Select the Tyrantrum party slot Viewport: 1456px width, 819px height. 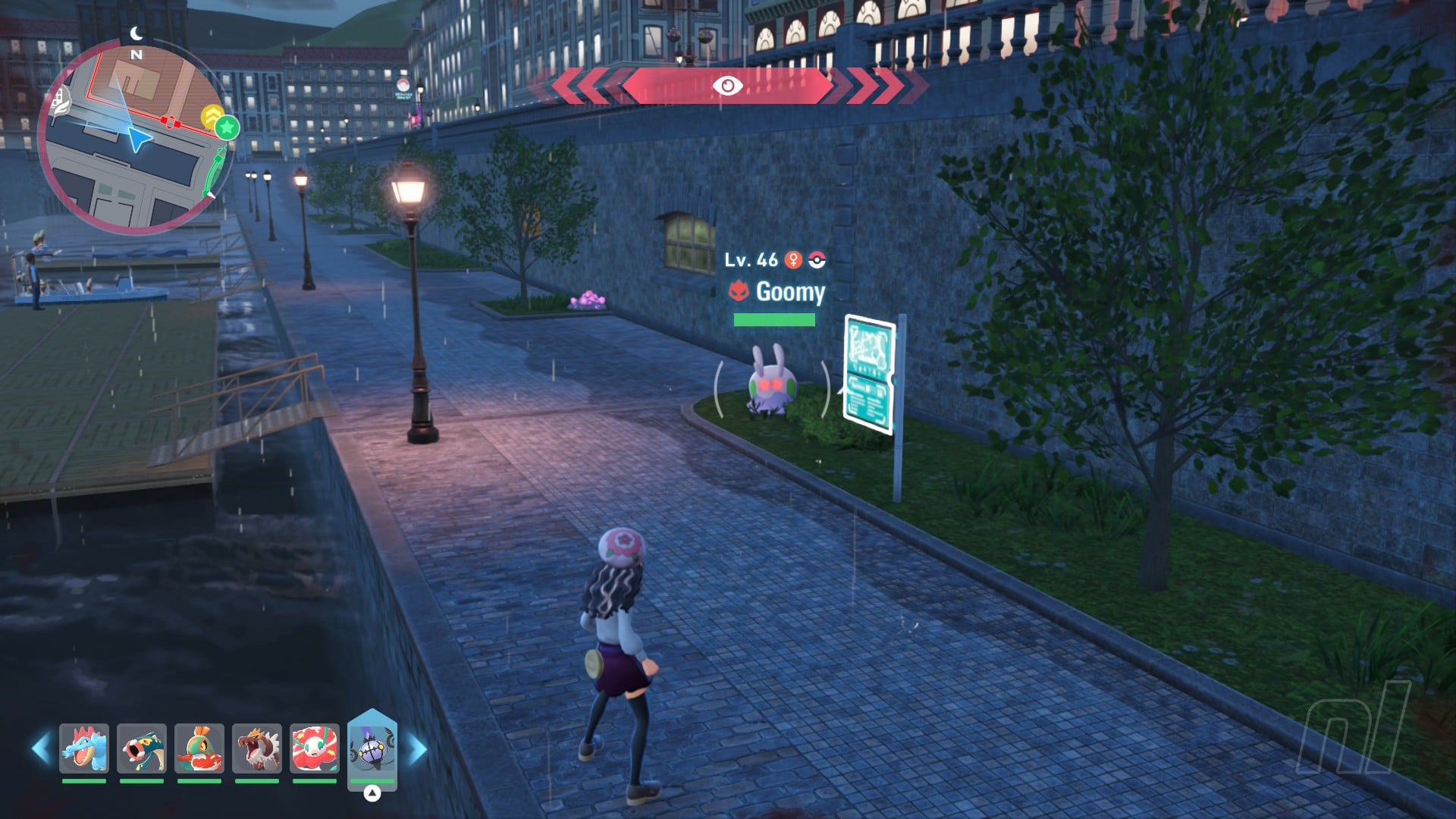[x=257, y=748]
